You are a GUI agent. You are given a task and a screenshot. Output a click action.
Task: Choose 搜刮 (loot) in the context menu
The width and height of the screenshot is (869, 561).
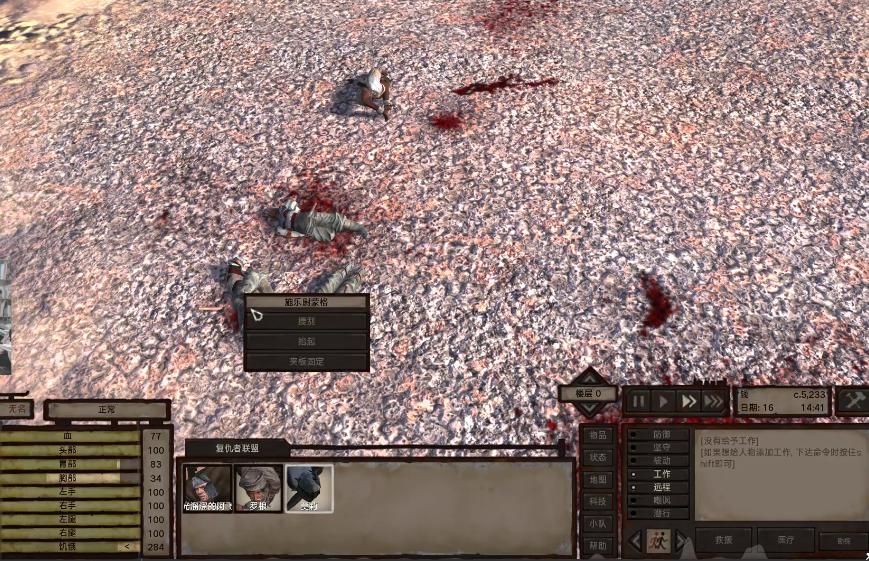pyautogui.click(x=306, y=321)
